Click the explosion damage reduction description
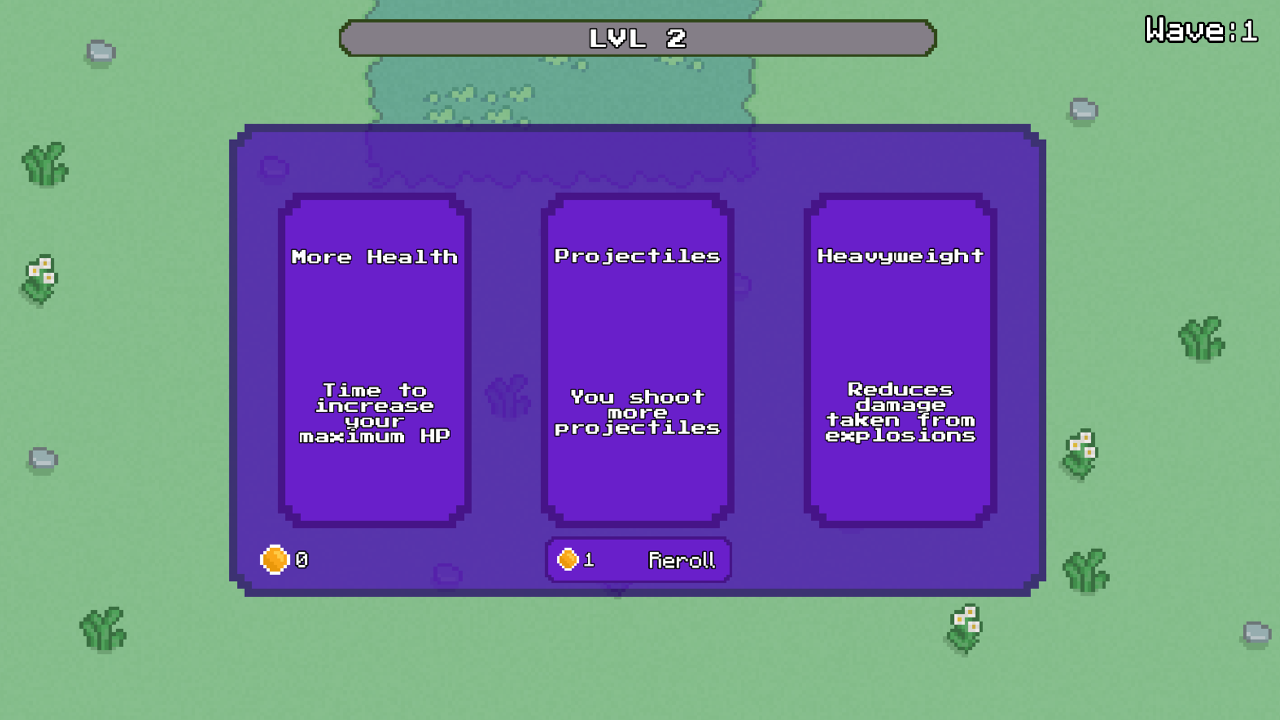 [899, 412]
